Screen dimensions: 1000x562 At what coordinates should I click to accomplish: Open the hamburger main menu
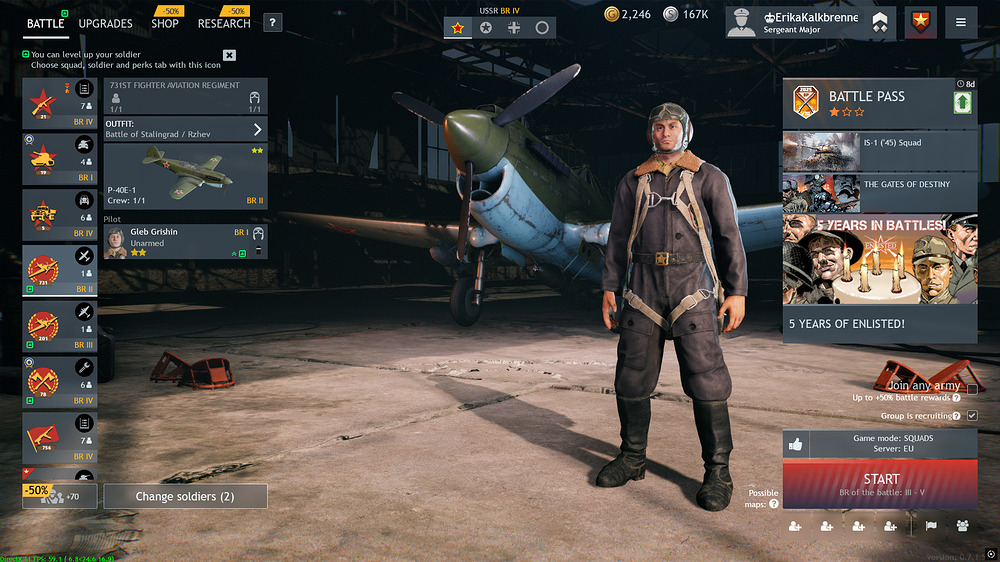point(960,23)
